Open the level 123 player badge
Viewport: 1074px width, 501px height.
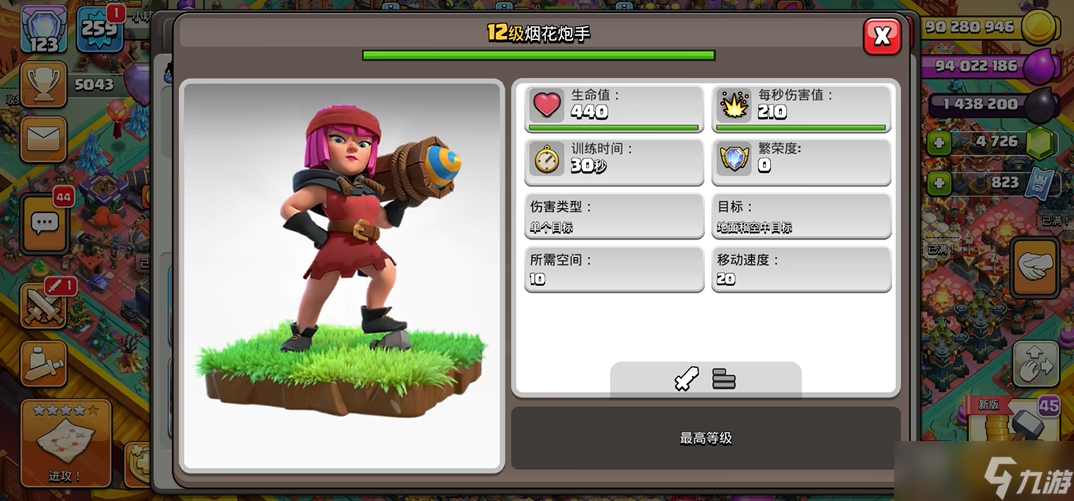[43, 30]
